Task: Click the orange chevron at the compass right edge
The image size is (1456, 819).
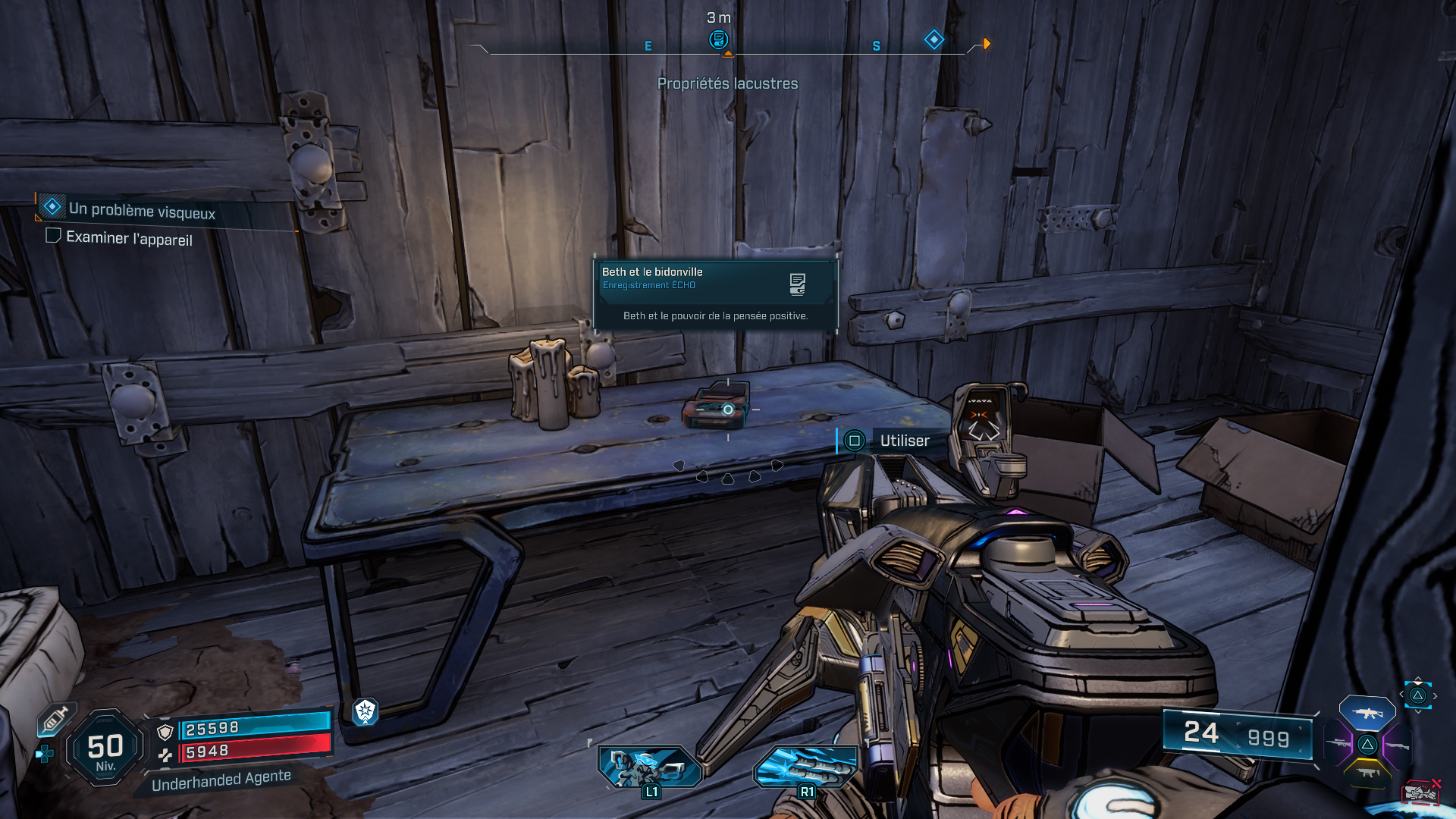Action: tap(985, 43)
